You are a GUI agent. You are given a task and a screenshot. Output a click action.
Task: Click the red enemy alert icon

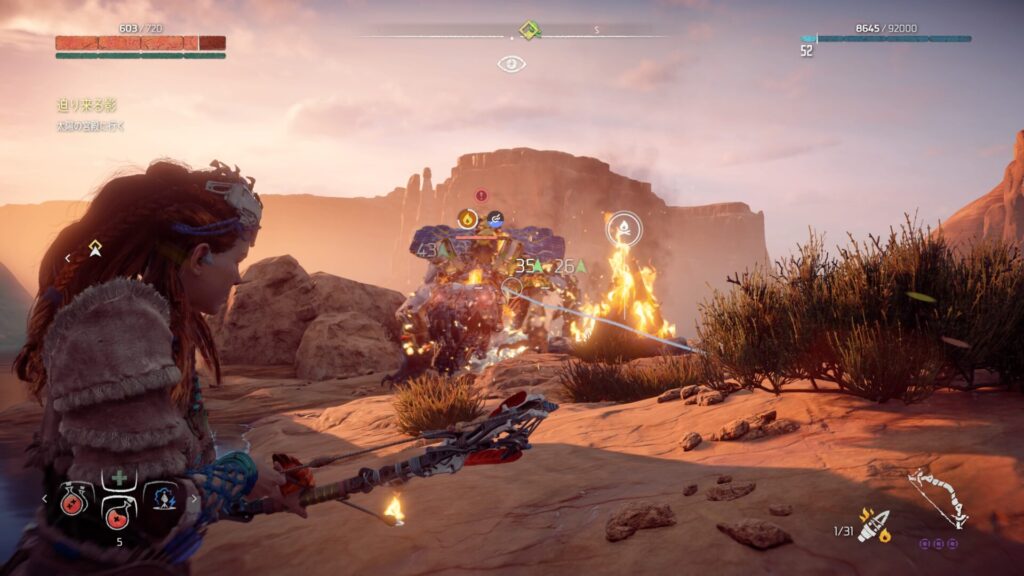click(481, 196)
